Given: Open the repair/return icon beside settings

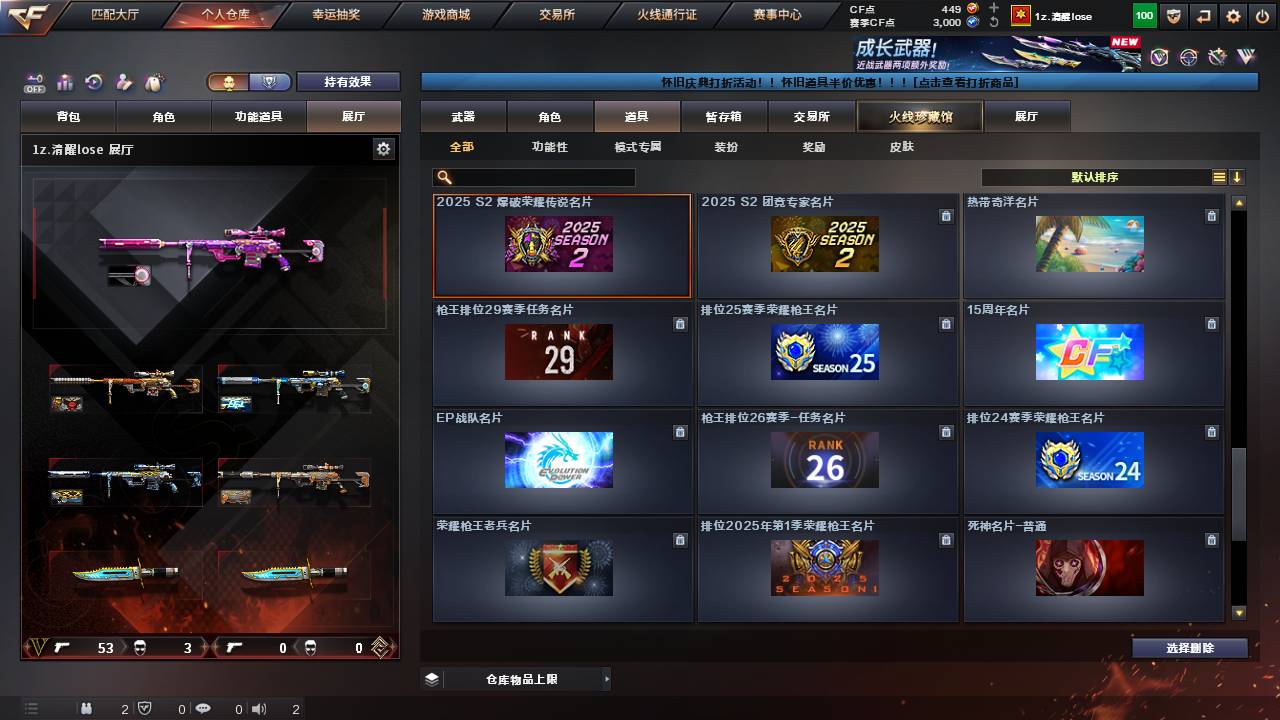Looking at the screenshot, I should pyautogui.click(x=1203, y=15).
